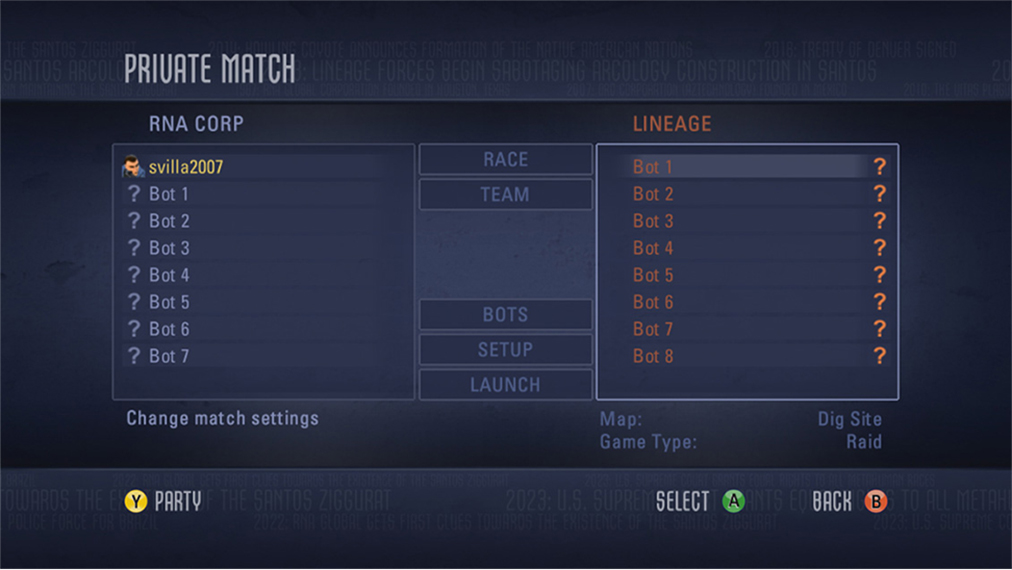Select Bot 3 in the Lineage list
This screenshot has width=1012, height=570.
point(653,221)
